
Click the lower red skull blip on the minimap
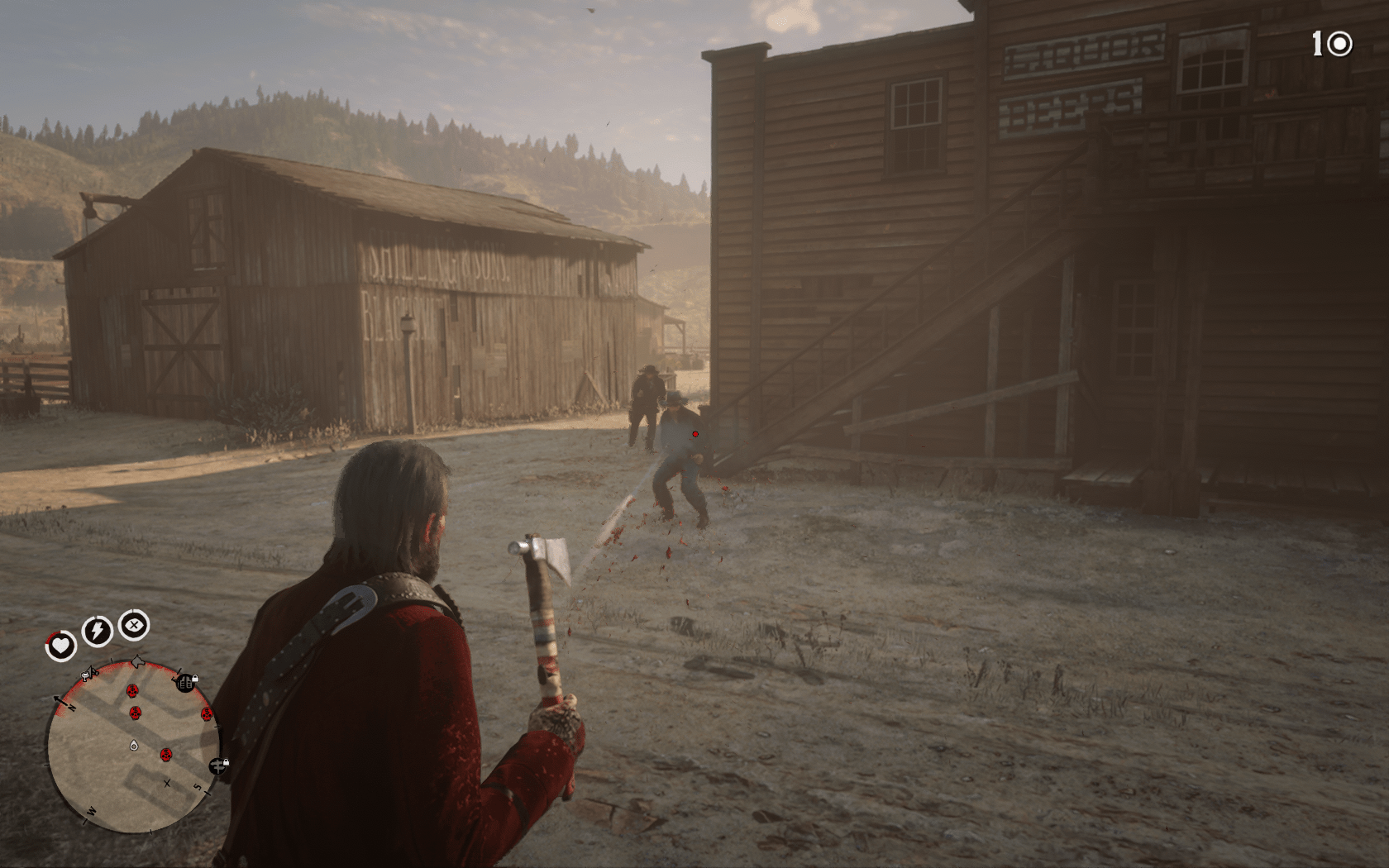166,755
